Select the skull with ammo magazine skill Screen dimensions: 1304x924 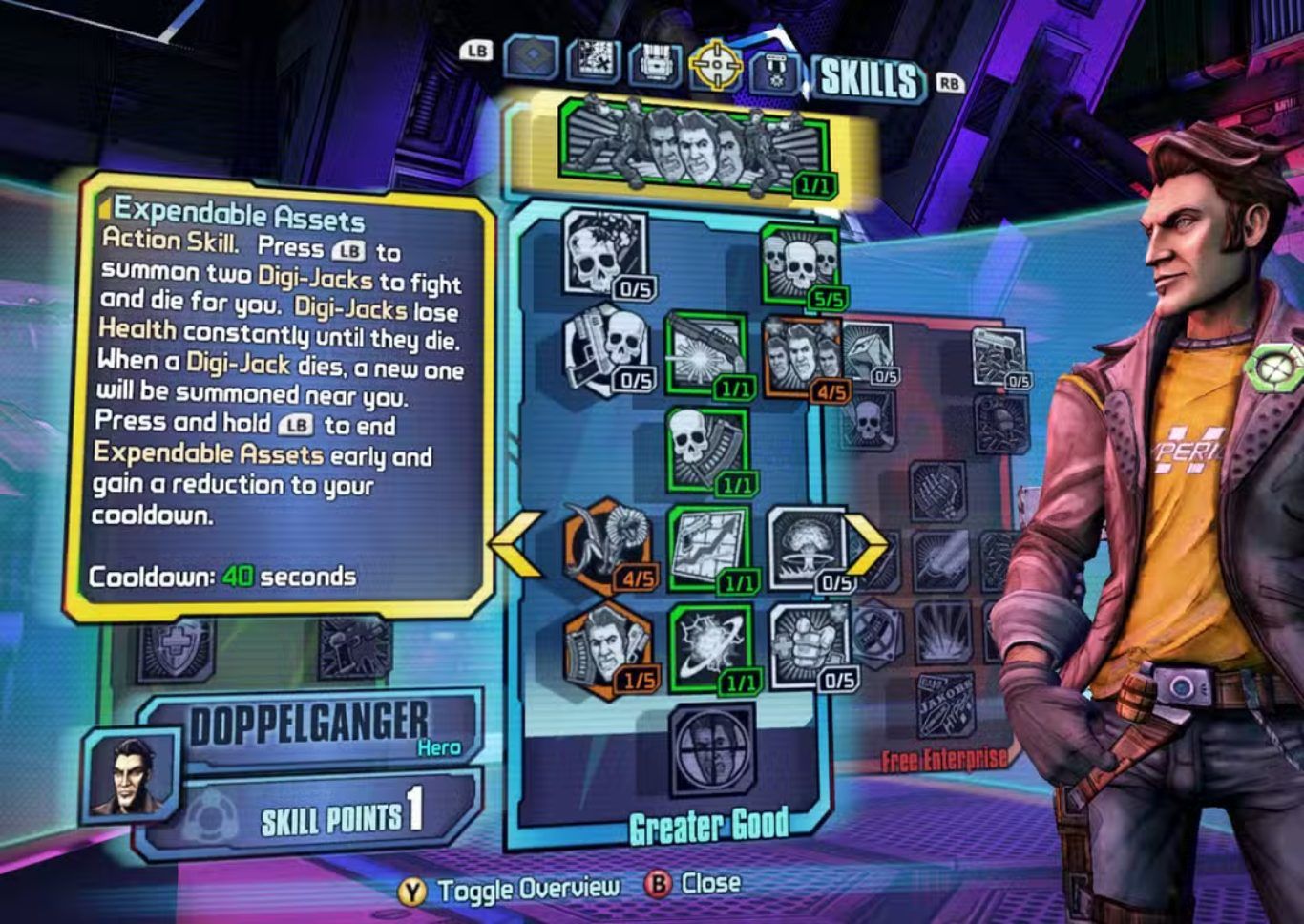706,448
